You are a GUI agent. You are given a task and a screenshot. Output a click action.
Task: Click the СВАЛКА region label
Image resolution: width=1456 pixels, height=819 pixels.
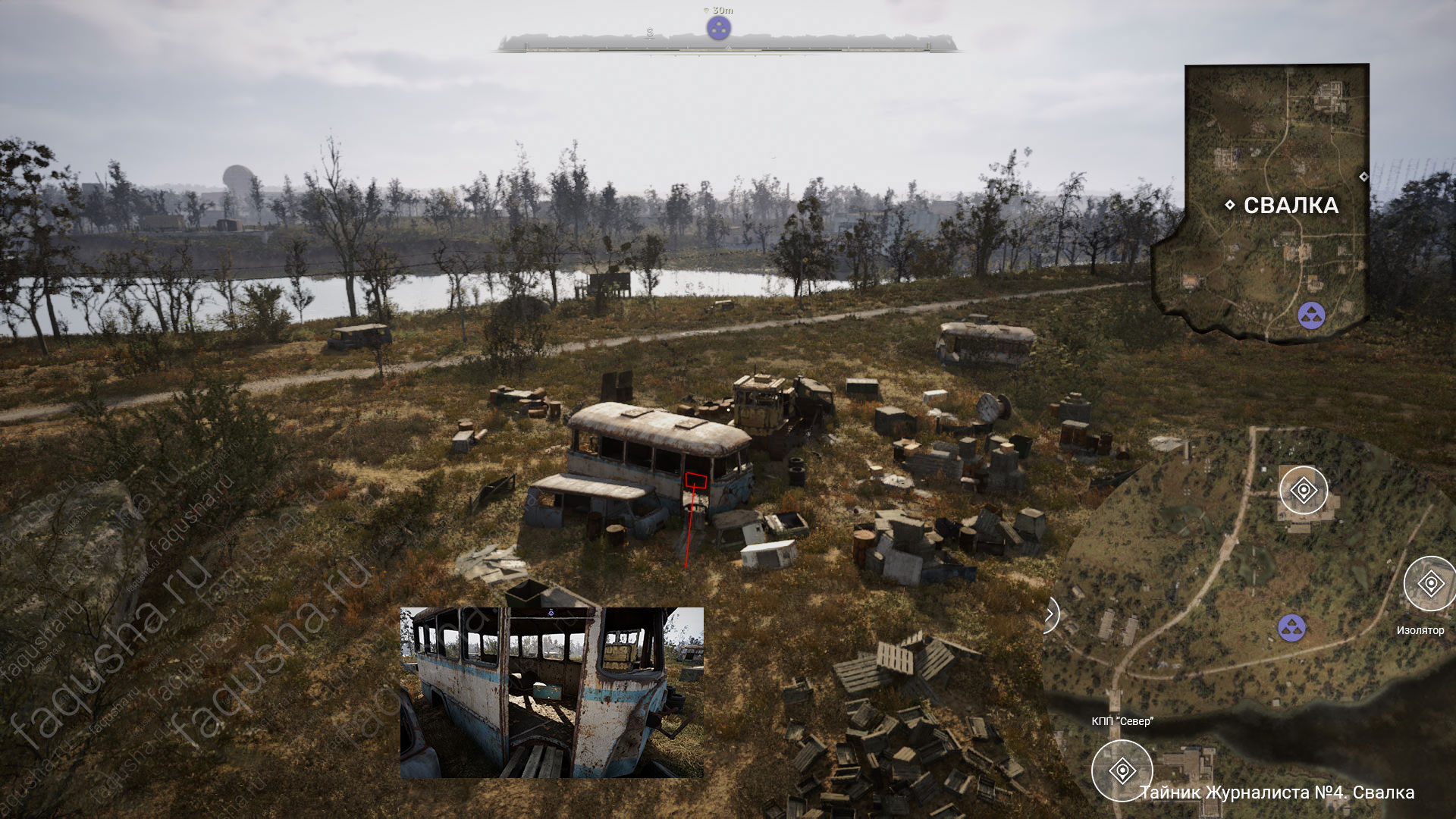tap(1291, 206)
